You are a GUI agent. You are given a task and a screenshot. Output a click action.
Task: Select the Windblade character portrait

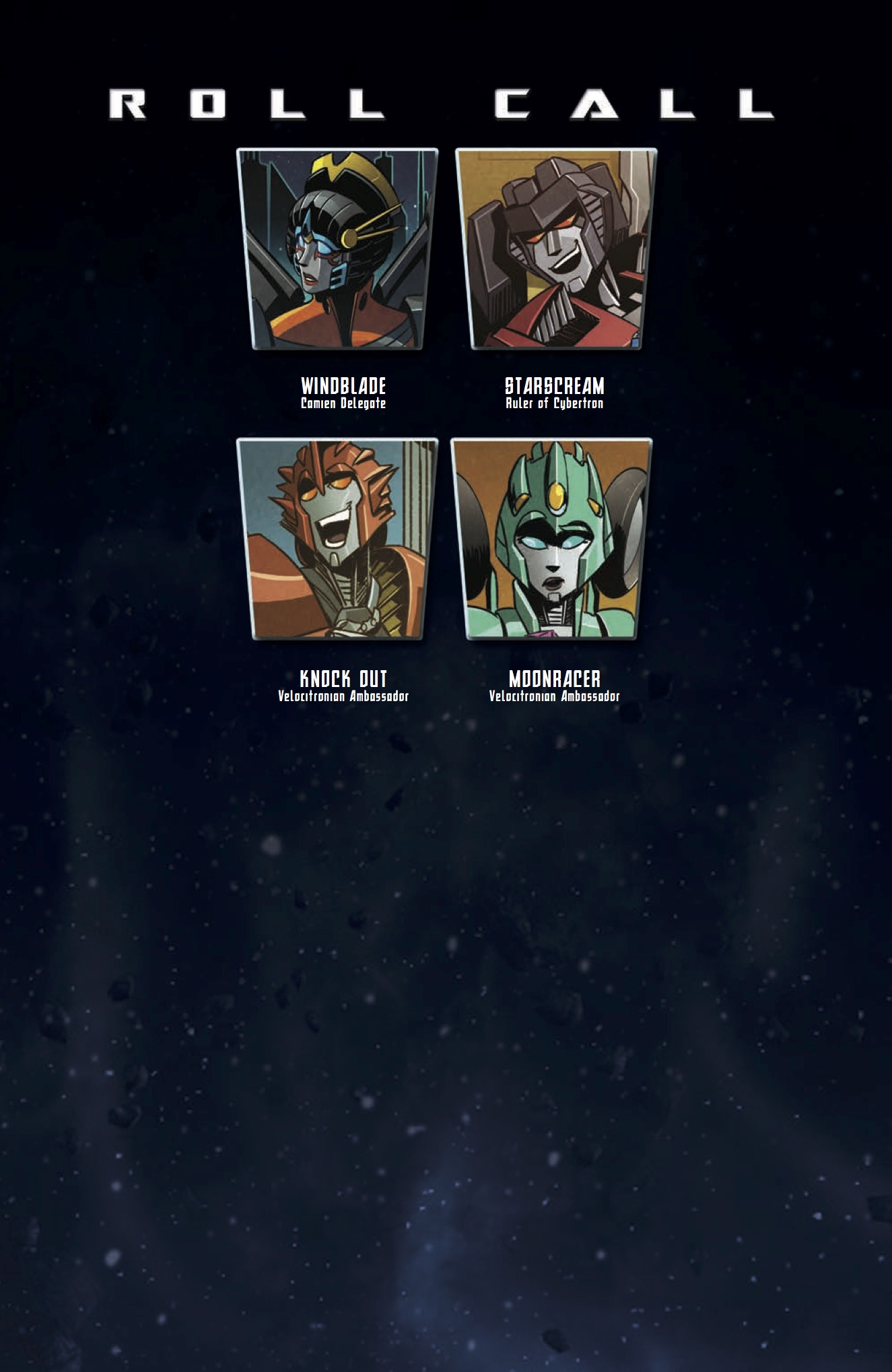click(337, 249)
